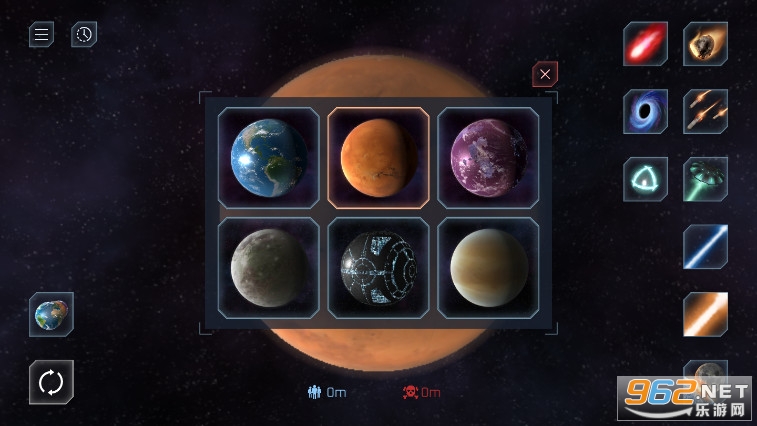The image size is (757, 426).
Task: Choose the dark mechanical planet tile
Action: pyautogui.click(x=378, y=266)
